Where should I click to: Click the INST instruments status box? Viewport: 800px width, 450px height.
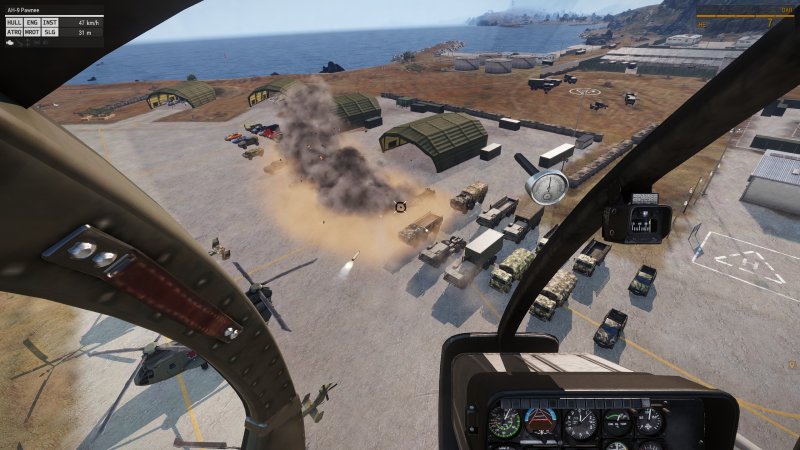pyautogui.click(x=50, y=21)
